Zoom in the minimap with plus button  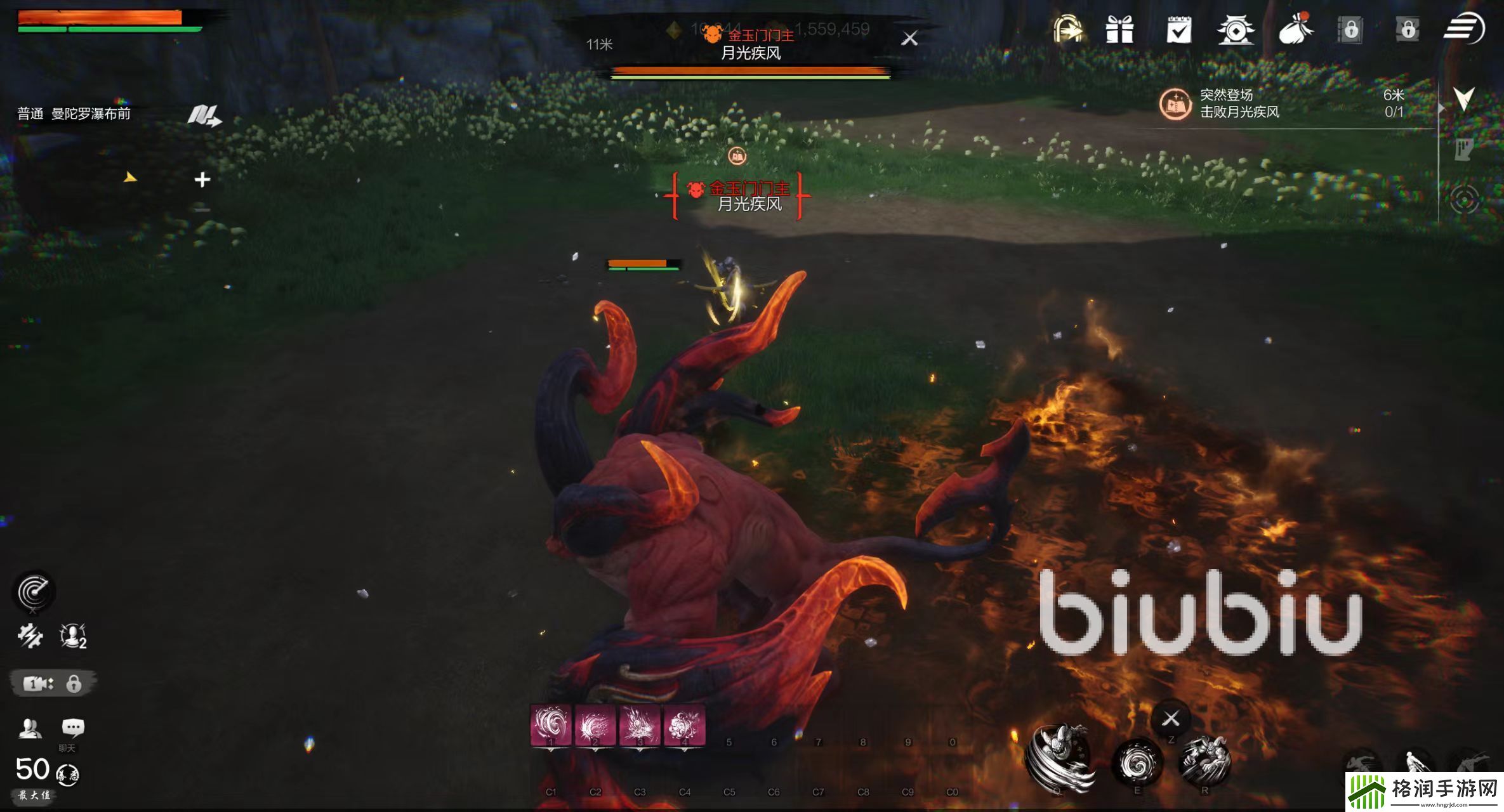click(x=202, y=180)
